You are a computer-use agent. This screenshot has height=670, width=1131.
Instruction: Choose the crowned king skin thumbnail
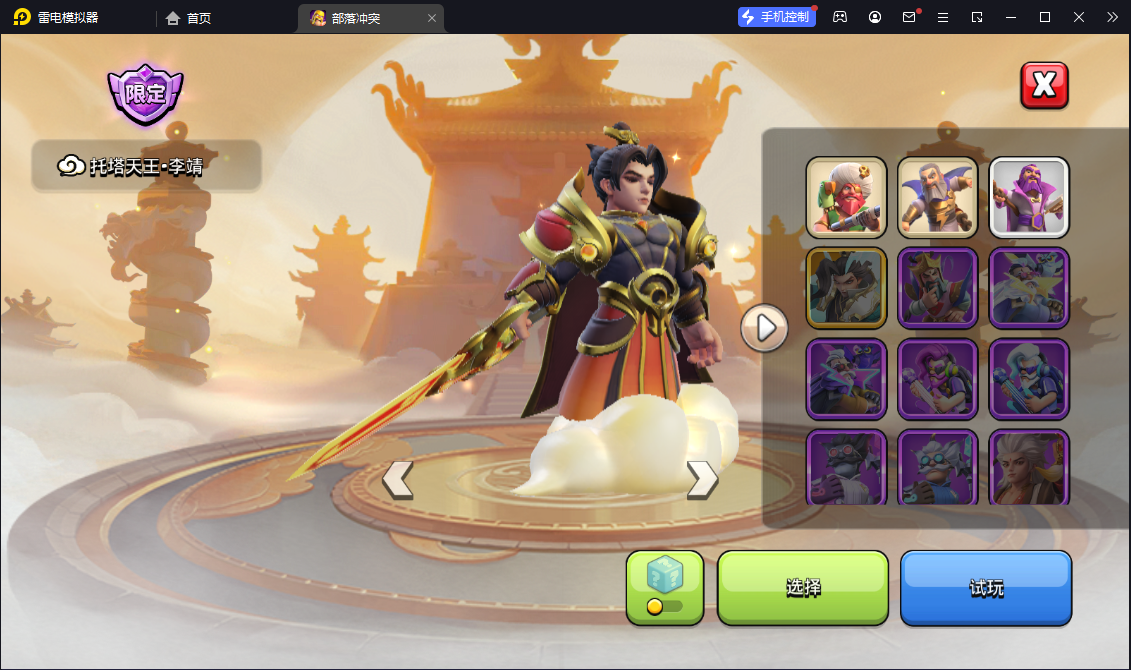(937, 288)
